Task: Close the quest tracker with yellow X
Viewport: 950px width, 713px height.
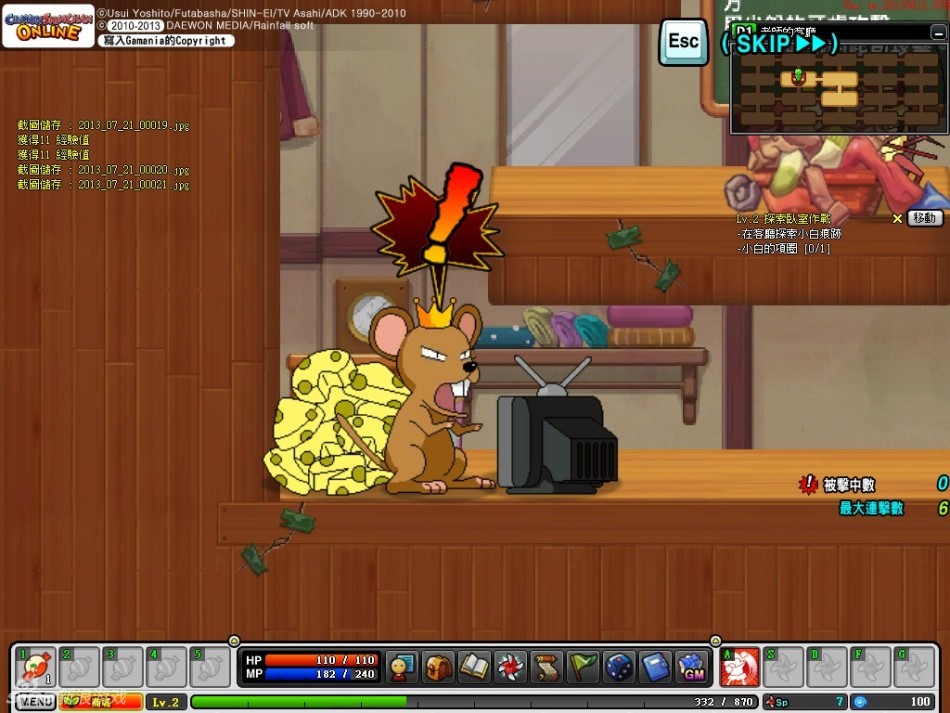Action: click(897, 218)
